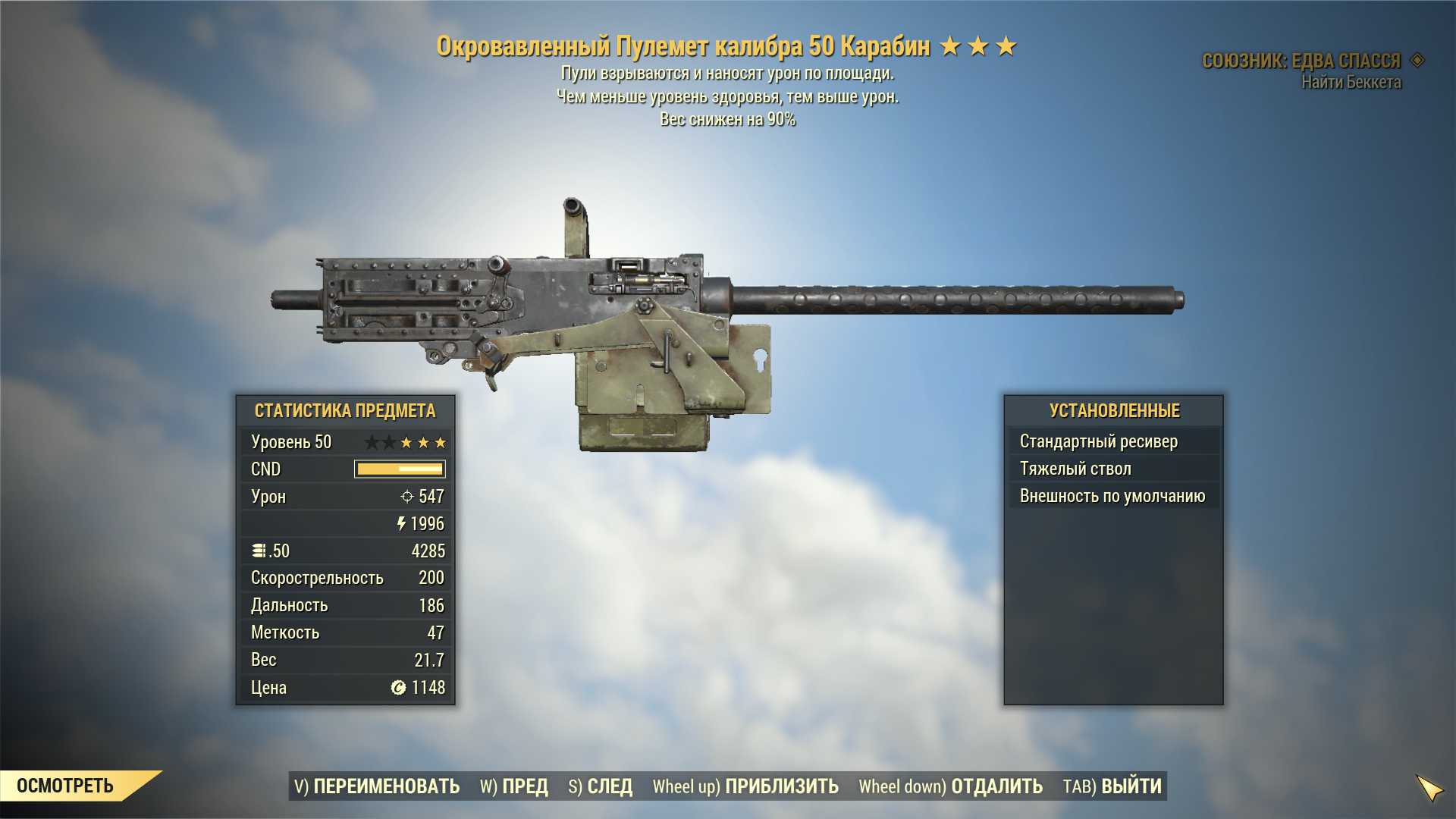Open the Союзник: Едва спасся quest tracker

(1301, 61)
